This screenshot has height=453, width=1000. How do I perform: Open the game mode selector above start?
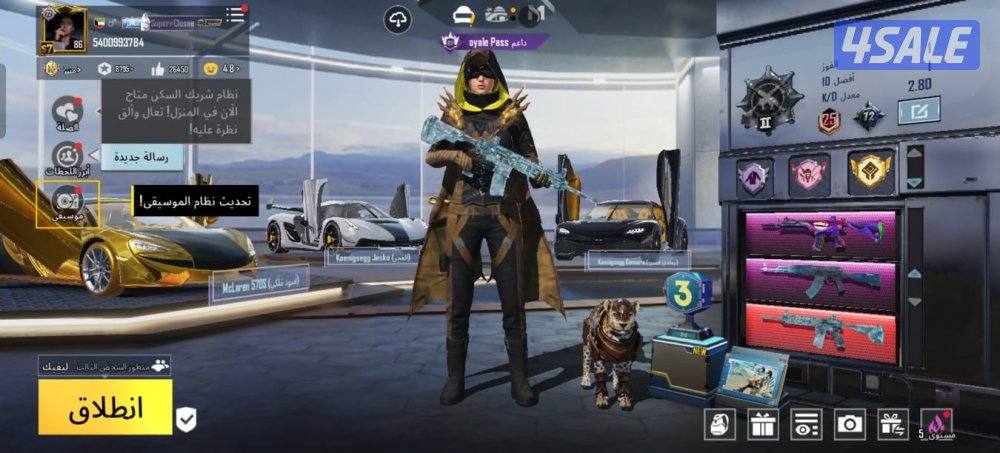click(x=105, y=366)
